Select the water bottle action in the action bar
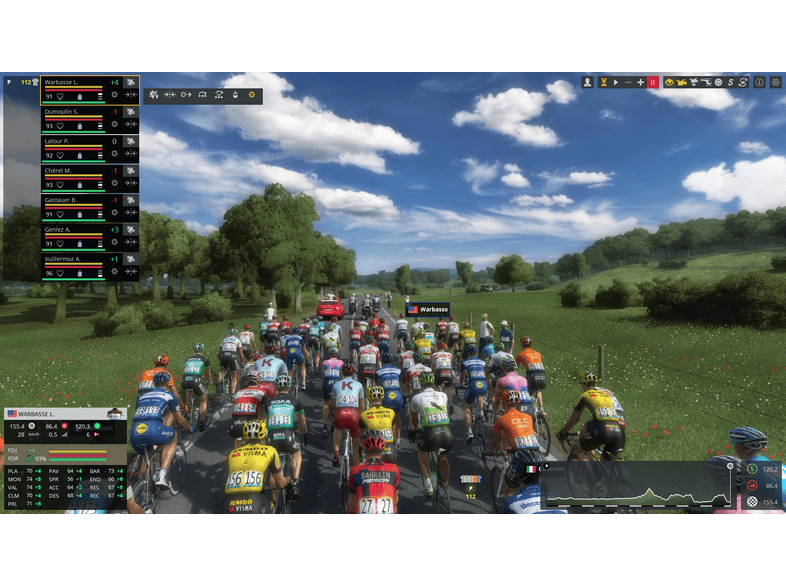Screen dimensions: 786x587 click(235, 95)
